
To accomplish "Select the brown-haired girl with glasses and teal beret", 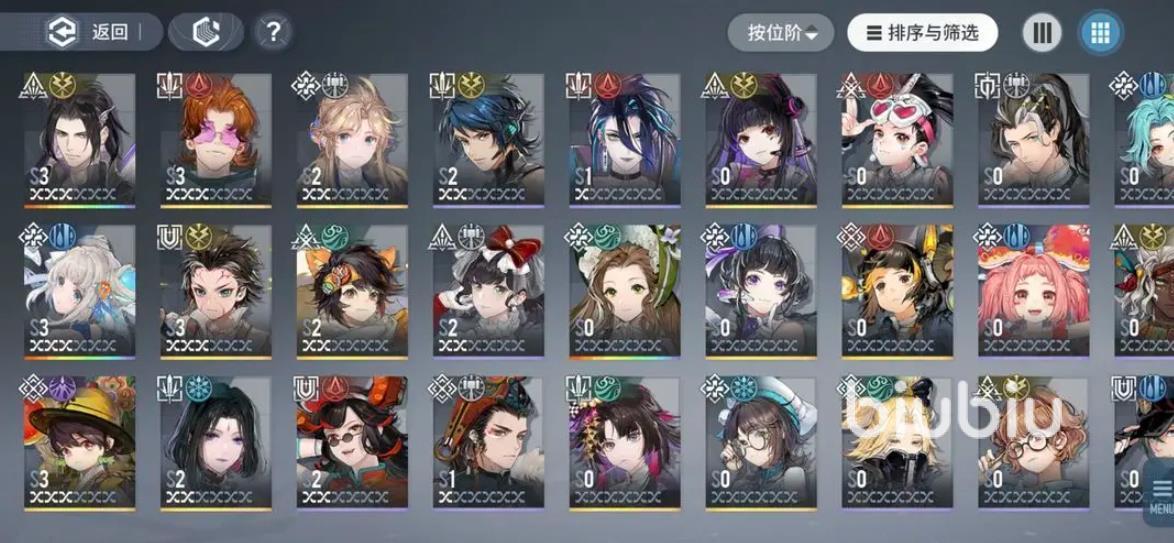I will point(760,443).
